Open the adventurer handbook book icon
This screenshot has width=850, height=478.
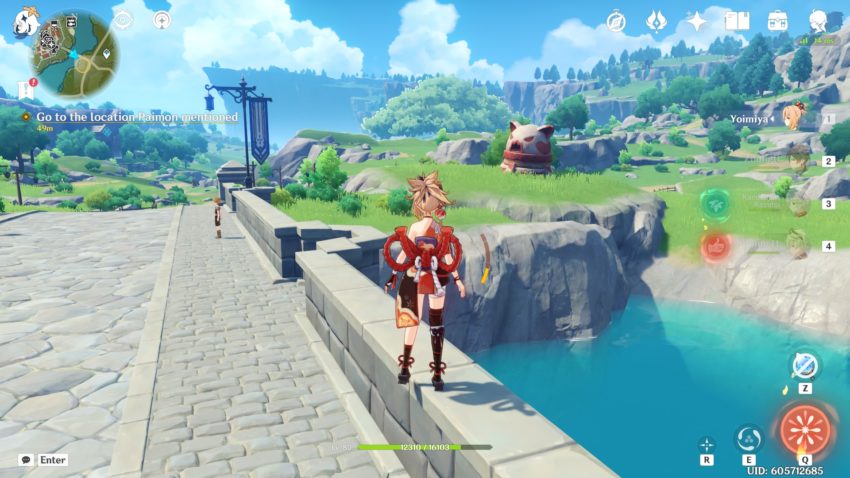(737, 21)
